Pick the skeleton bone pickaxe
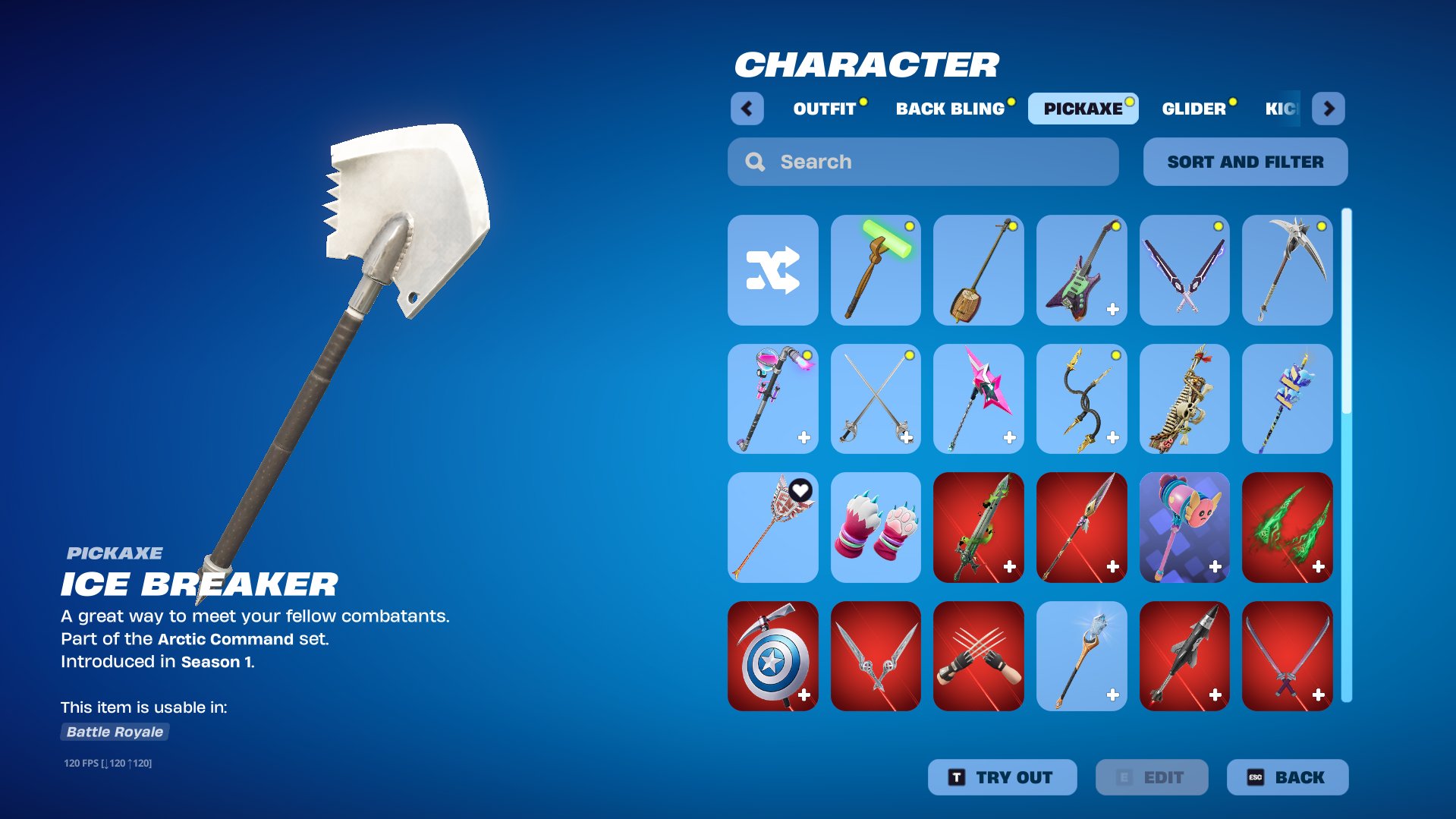 (1184, 399)
